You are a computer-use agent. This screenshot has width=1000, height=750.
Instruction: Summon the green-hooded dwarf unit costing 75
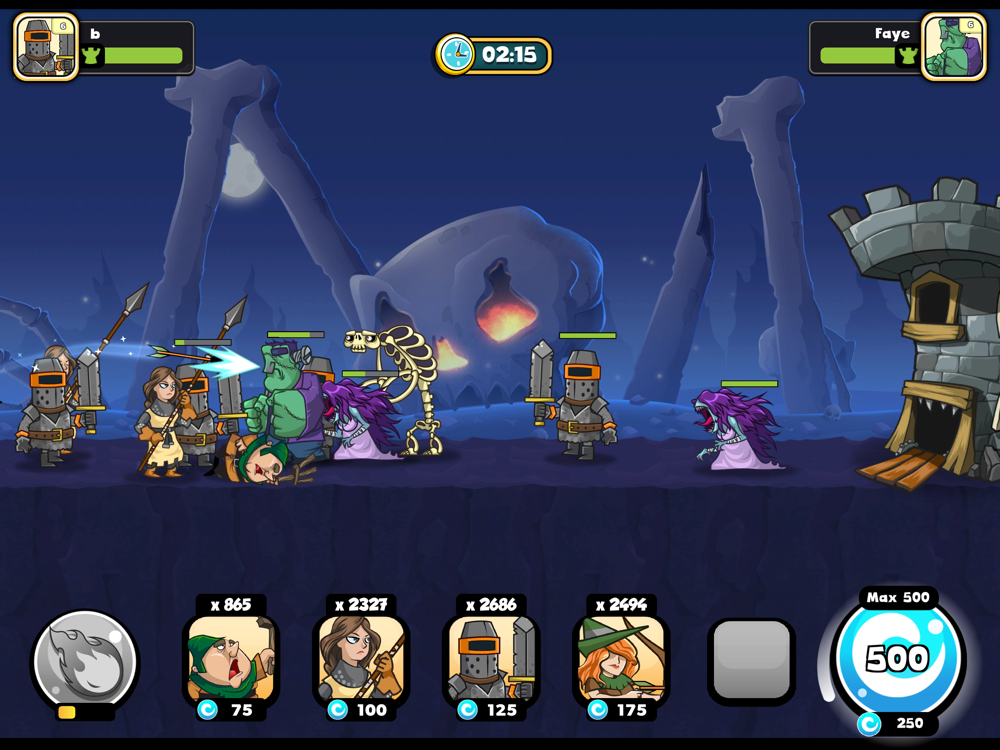pyautogui.click(x=231, y=660)
